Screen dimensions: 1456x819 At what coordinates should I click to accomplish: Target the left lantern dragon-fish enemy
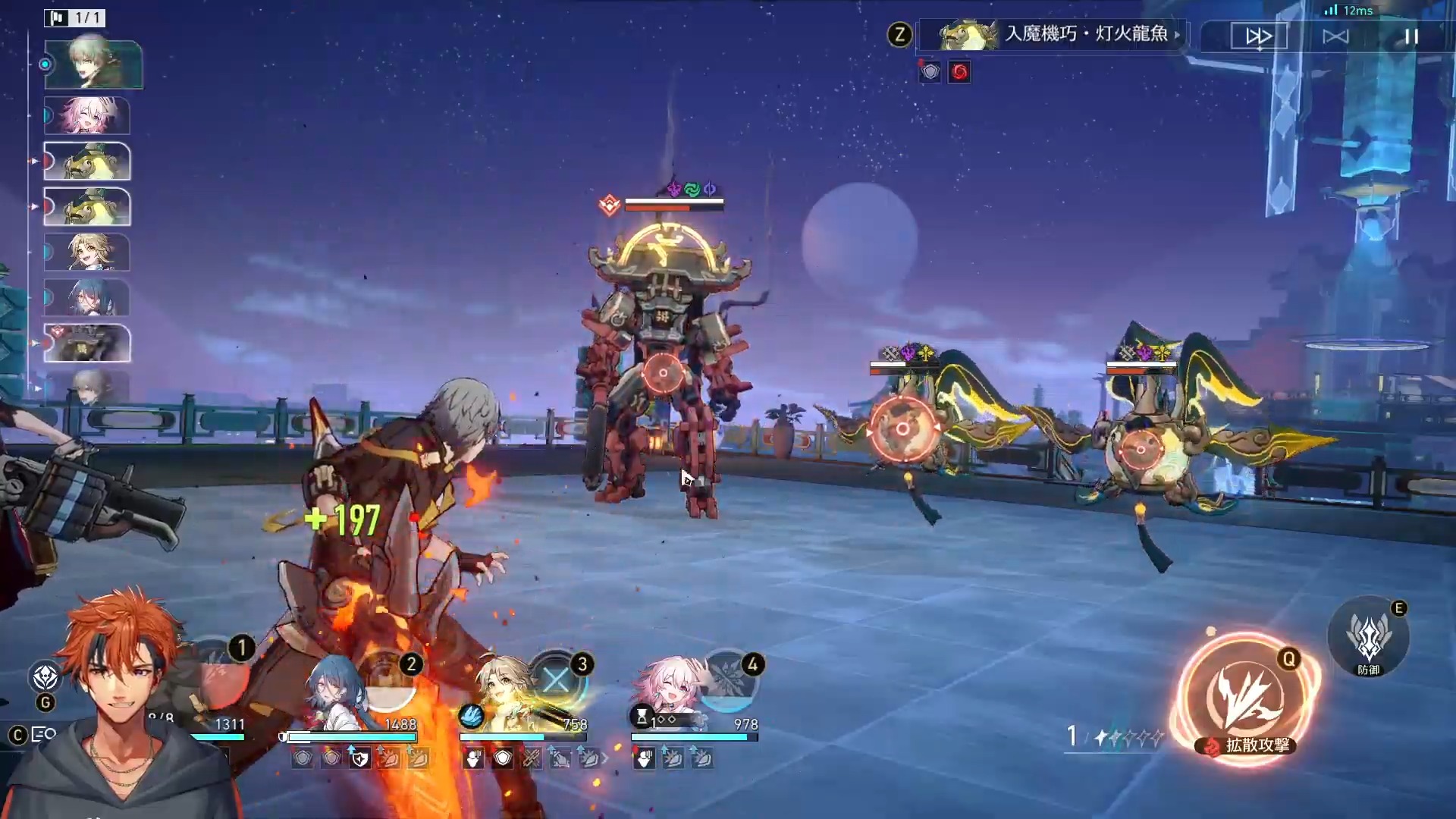(x=902, y=429)
